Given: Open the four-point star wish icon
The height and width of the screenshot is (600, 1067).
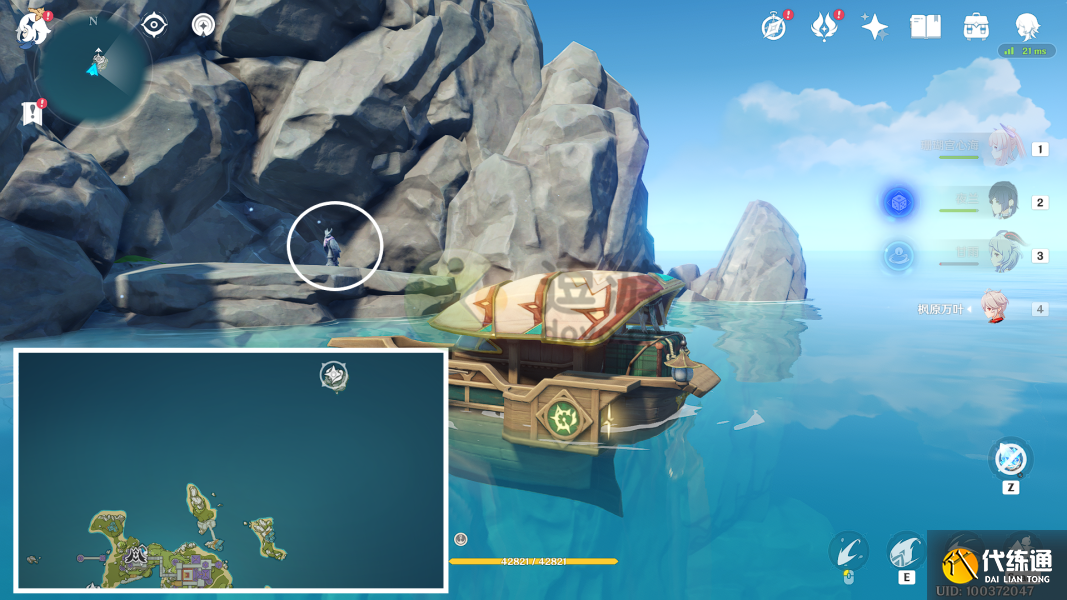Looking at the screenshot, I should coord(875,27).
